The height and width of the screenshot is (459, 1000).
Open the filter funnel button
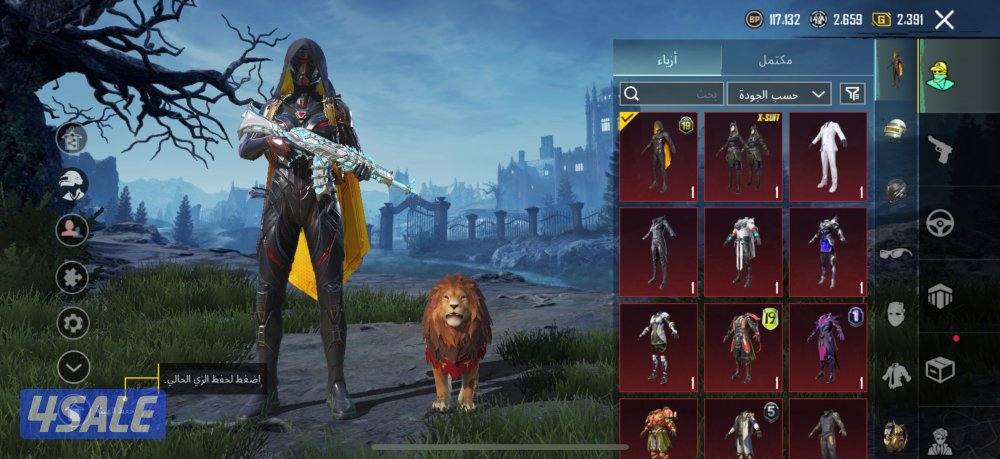[852, 94]
